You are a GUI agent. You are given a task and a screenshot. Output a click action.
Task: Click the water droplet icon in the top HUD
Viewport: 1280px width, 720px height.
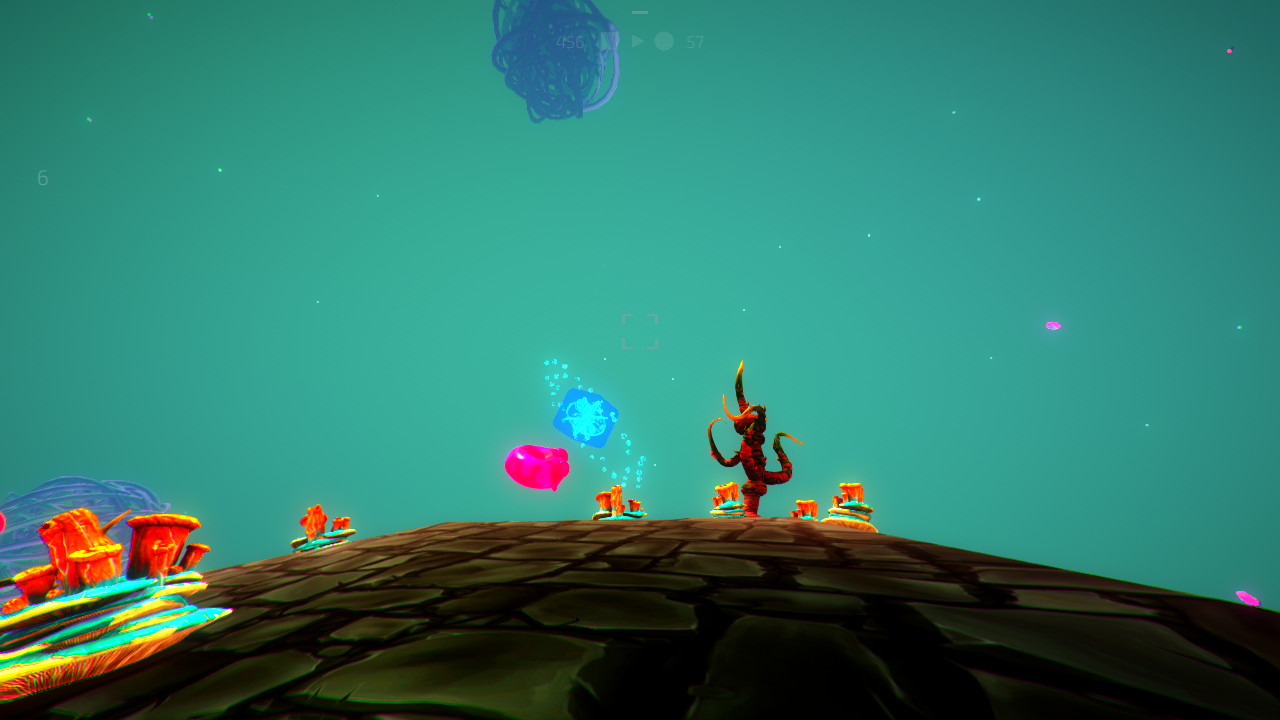click(x=609, y=41)
